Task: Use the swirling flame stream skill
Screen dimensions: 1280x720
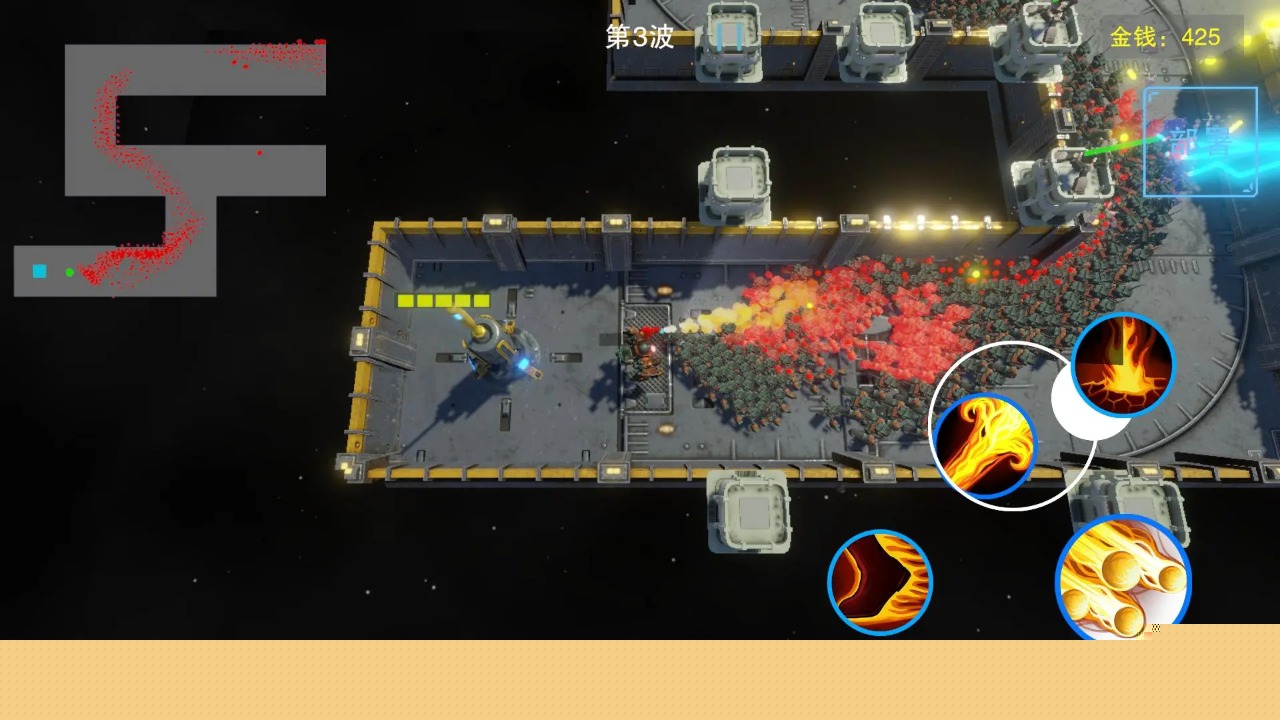Action: tap(985, 446)
